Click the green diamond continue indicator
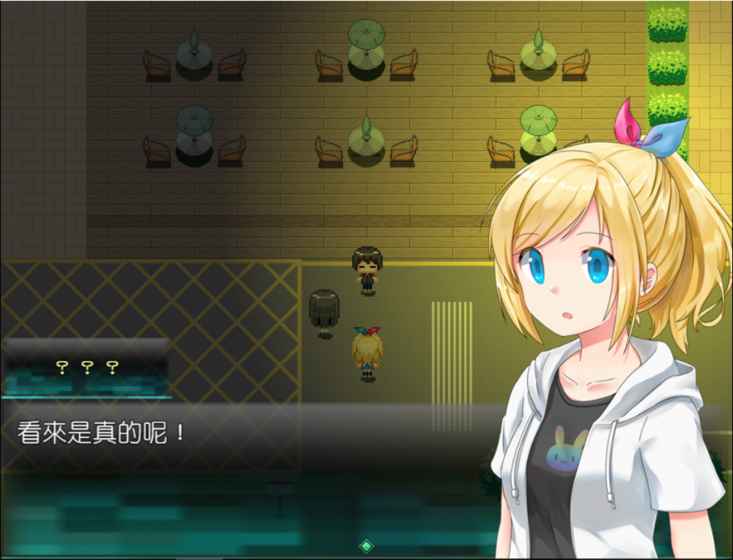 pyautogui.click(x=366, y=546)
